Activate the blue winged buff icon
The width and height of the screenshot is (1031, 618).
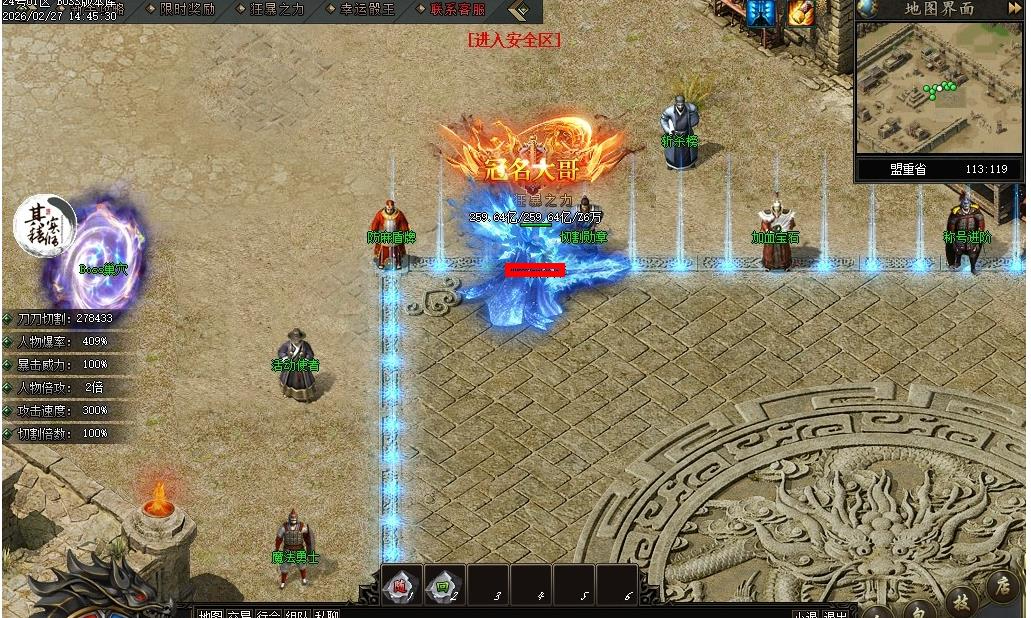[761, 13]
